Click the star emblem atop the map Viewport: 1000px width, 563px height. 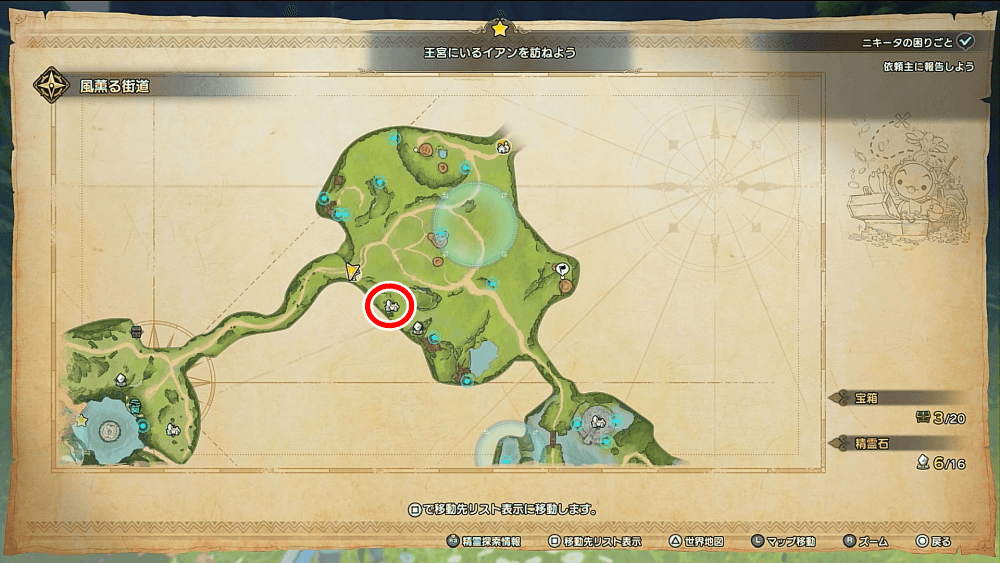click(499, 28)
